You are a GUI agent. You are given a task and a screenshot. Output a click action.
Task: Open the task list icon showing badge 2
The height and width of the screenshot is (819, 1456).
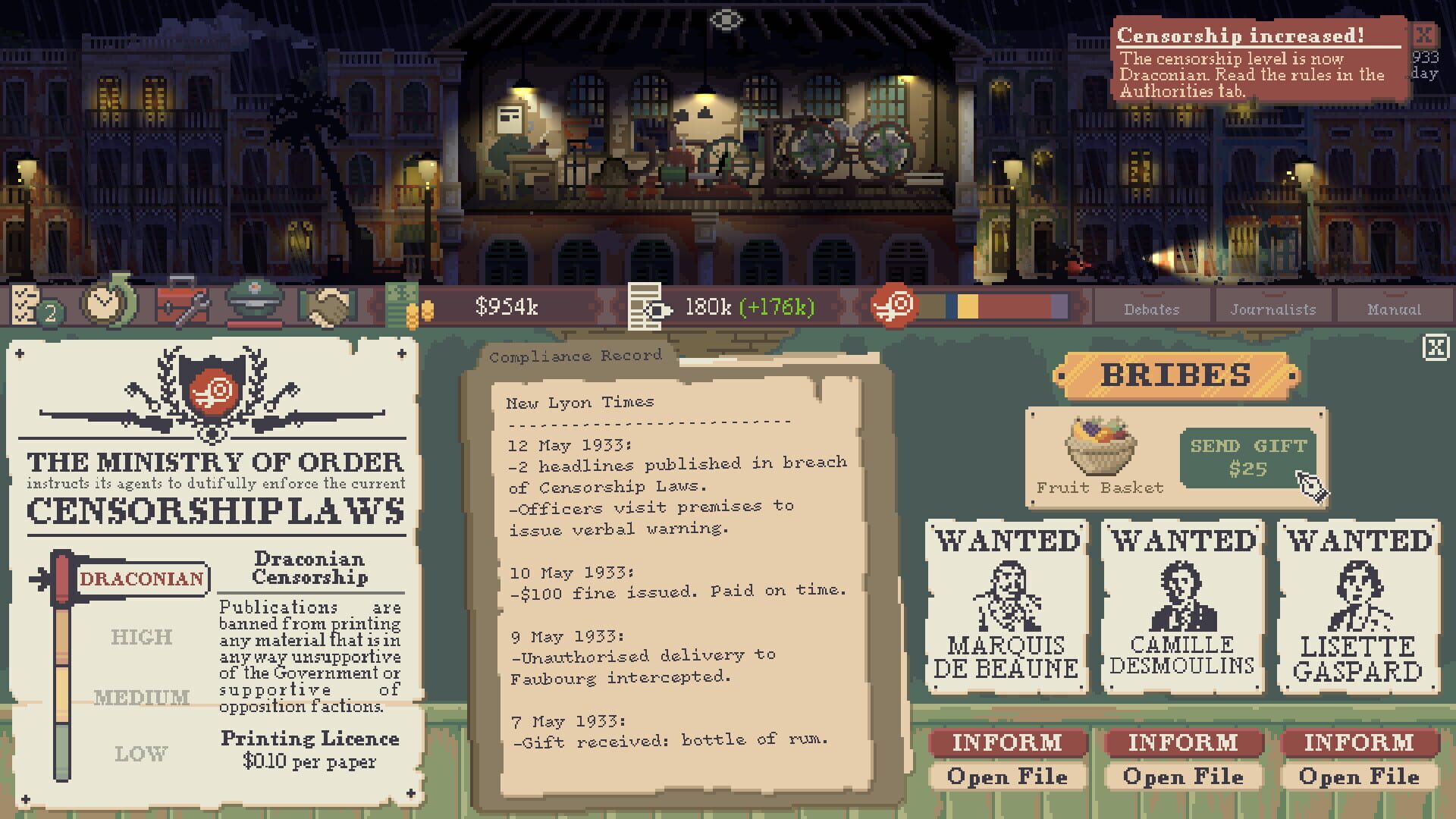(32, 307)
